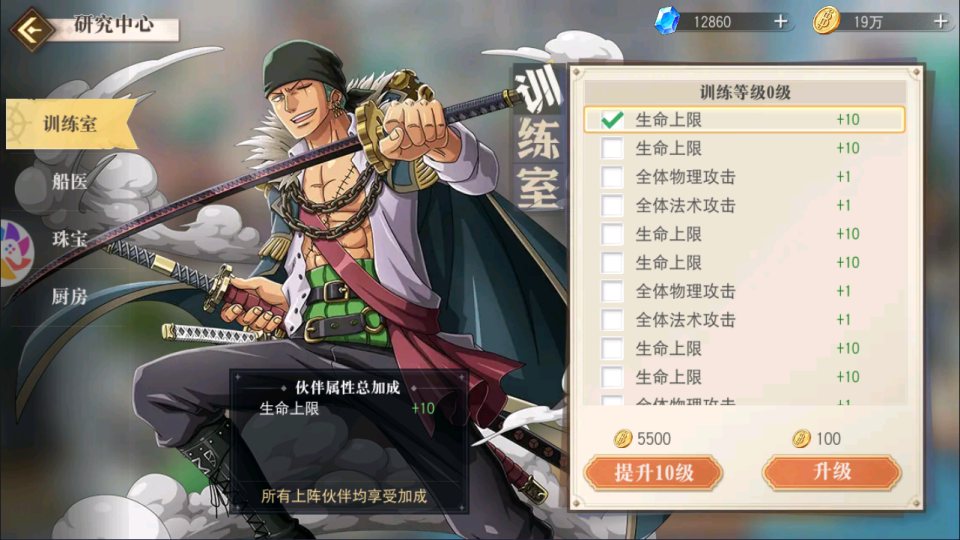Go back using the arrow button
The image size is (960, 540).
(31, 28)
